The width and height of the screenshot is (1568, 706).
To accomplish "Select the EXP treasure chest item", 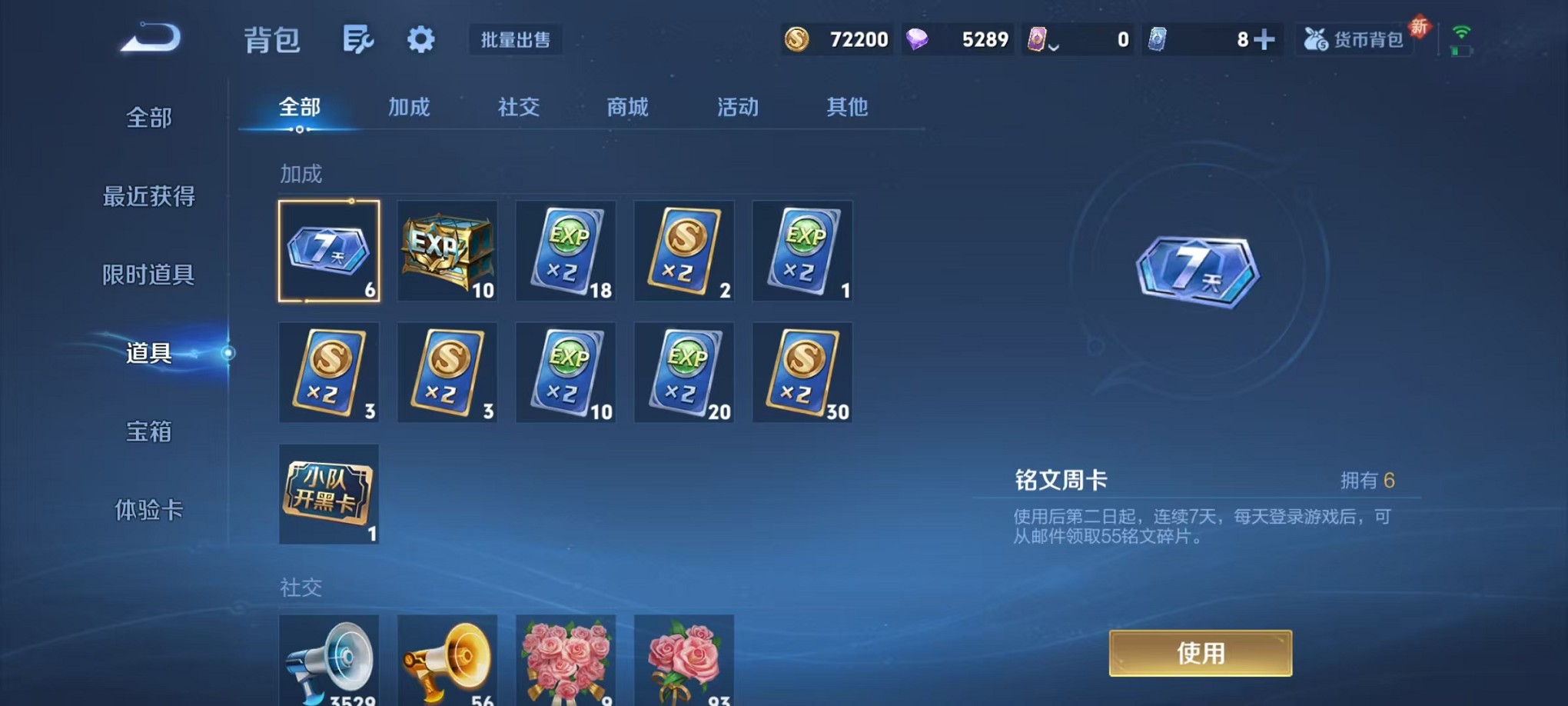I will [x=447, y=251].
